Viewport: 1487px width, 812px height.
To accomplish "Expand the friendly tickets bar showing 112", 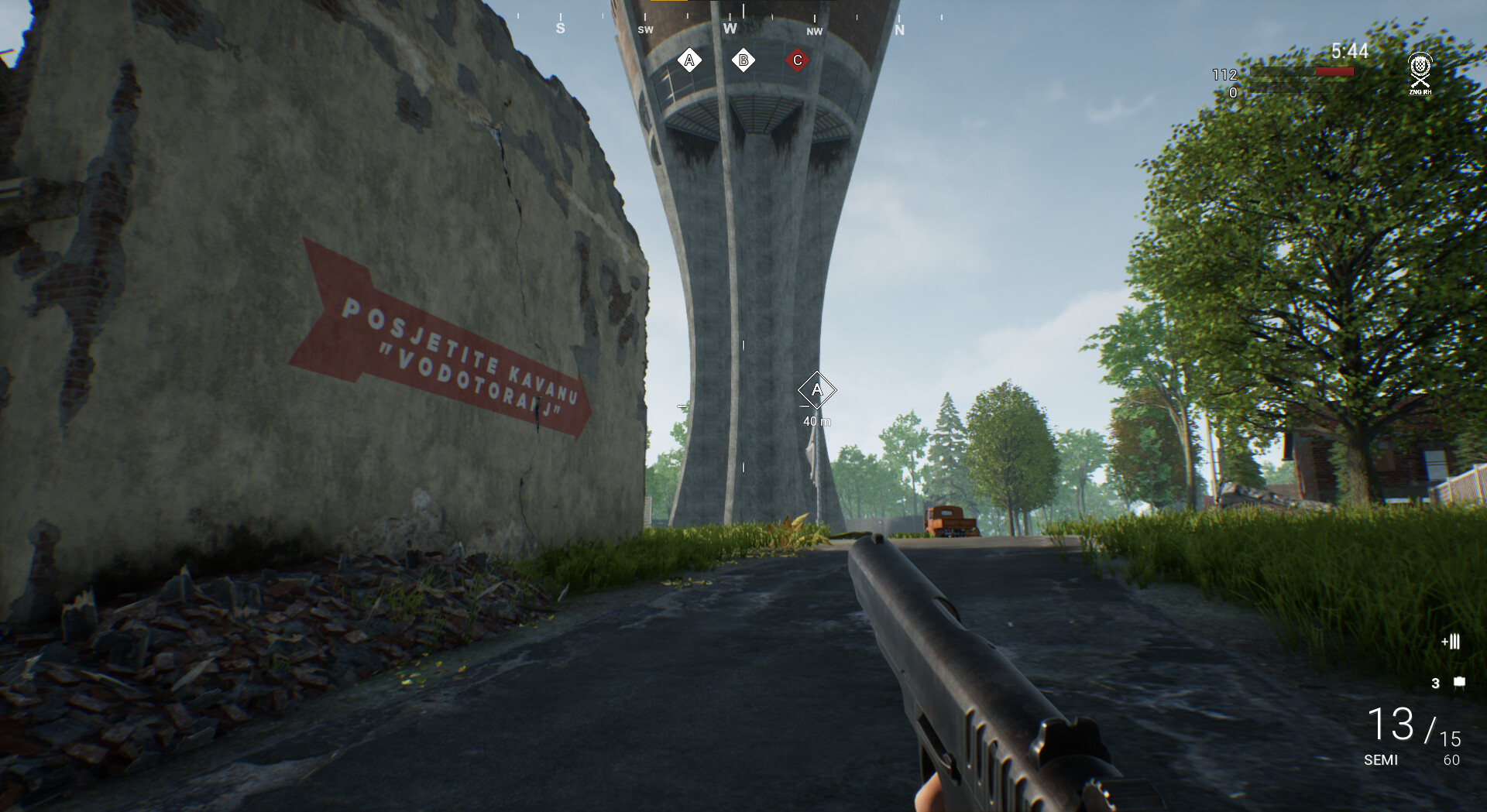I will (1301, 71).
